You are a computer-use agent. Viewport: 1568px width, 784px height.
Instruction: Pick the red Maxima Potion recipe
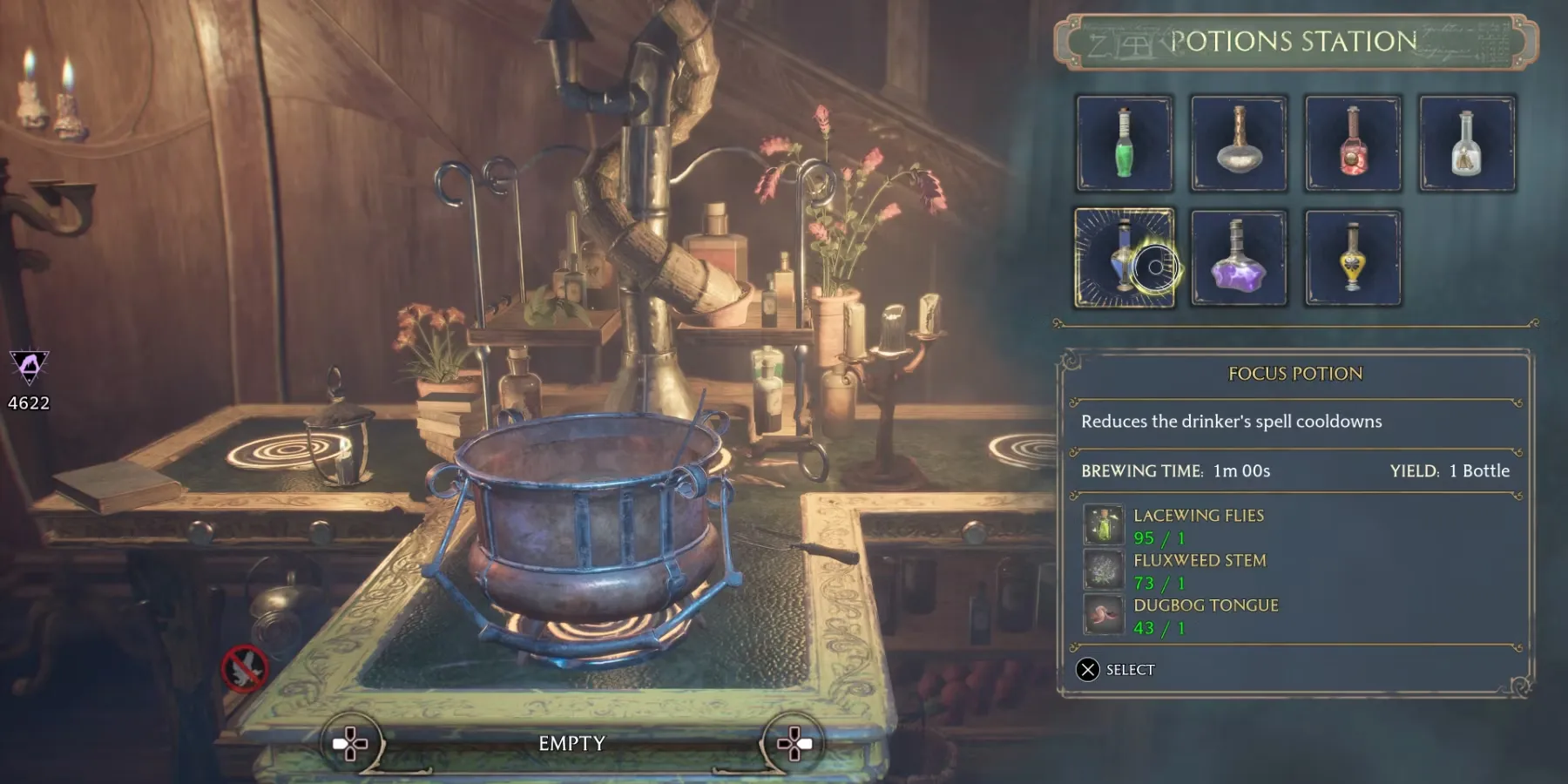click(1353, 144)
